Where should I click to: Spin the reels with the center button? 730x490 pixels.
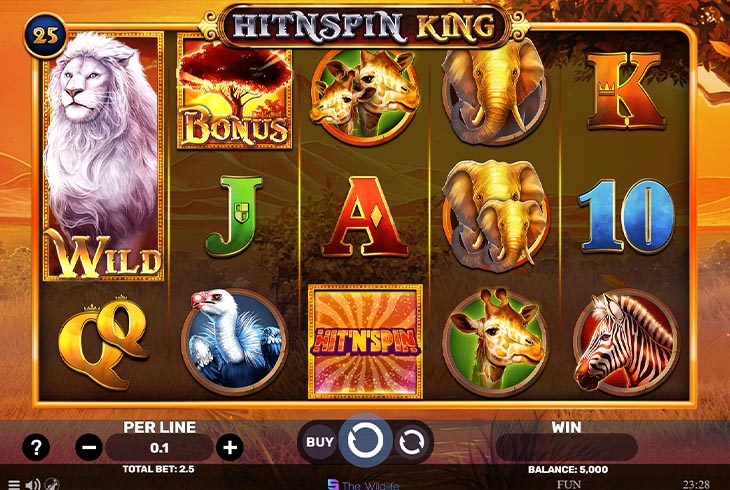click(x=365, y=441)
